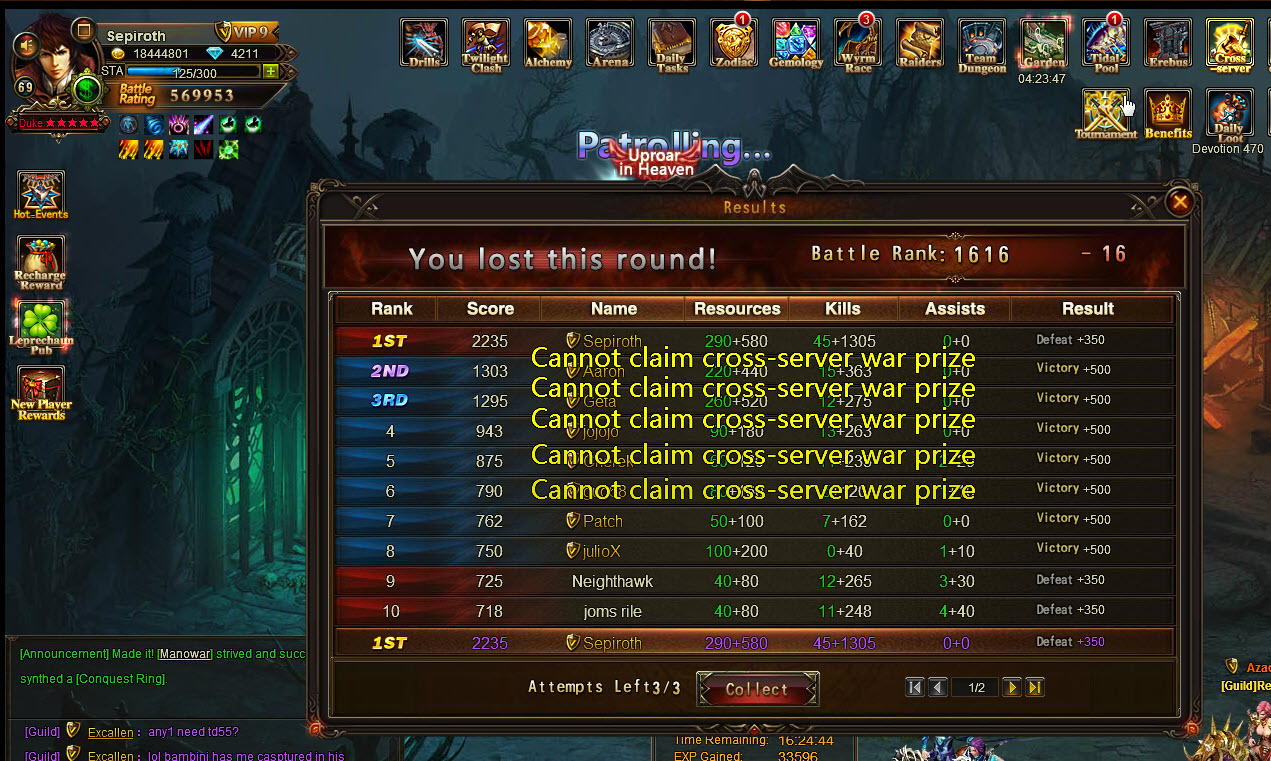Screen dimensions: 1271x761
Task: Close the Results window
Action: [1180, 202]
